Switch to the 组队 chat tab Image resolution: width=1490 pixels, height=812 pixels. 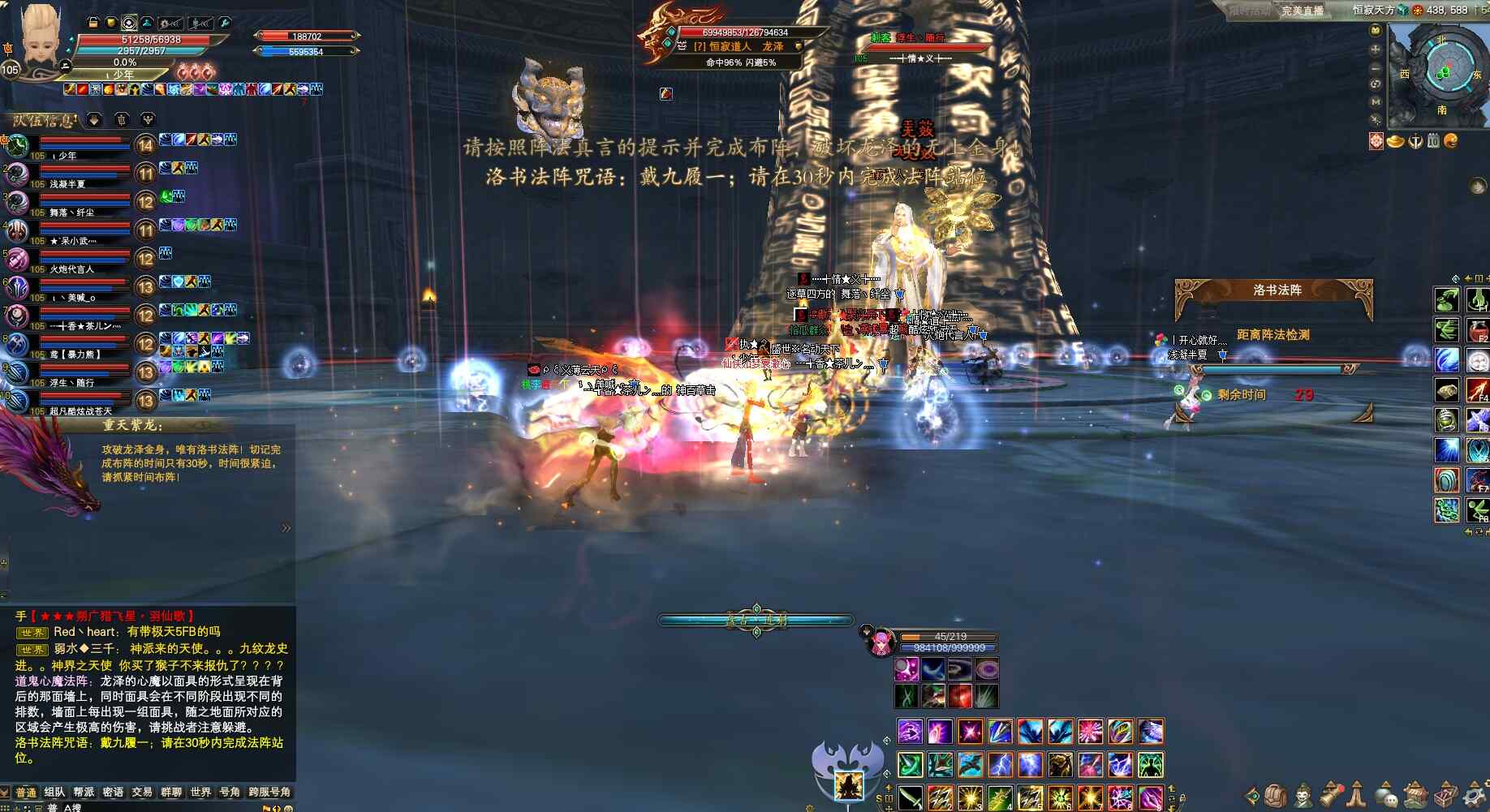point(54,792)
